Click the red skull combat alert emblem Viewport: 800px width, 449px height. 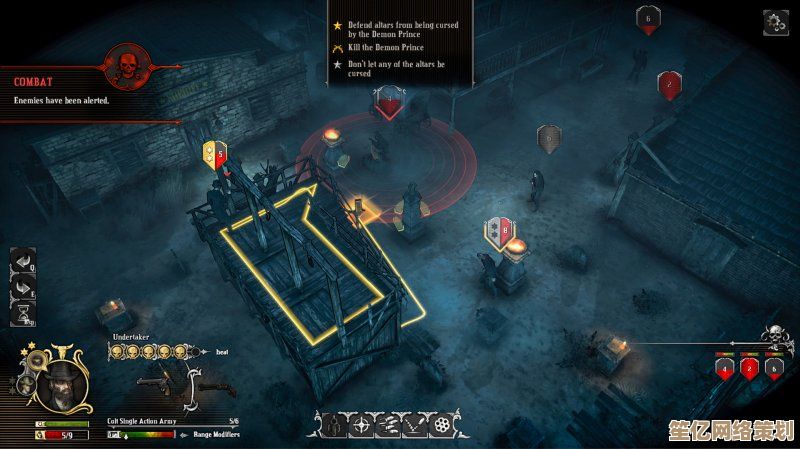128,67
